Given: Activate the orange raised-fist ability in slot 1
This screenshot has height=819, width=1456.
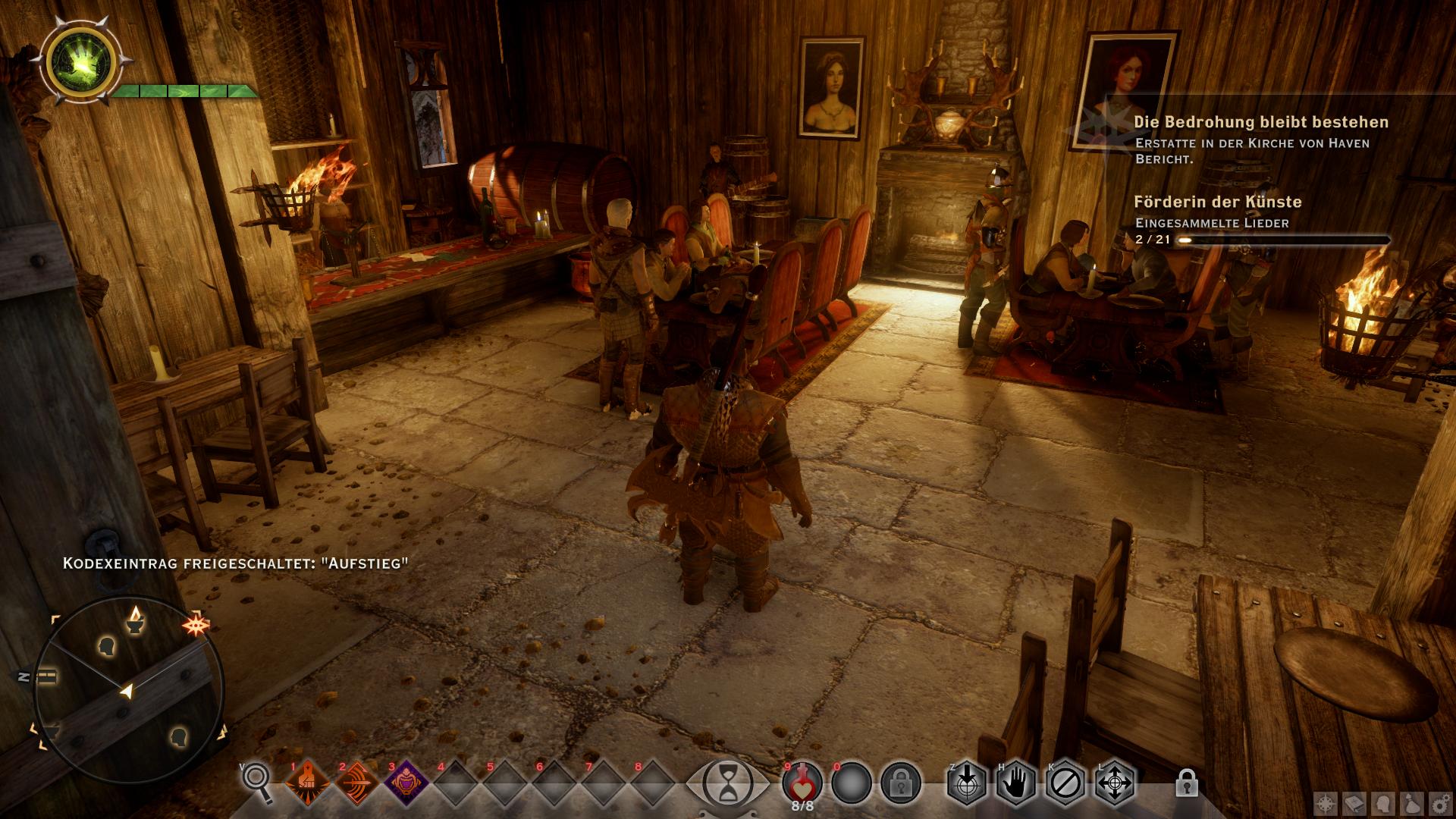Looking at the screenshot, I should click(x=308, y=783).
